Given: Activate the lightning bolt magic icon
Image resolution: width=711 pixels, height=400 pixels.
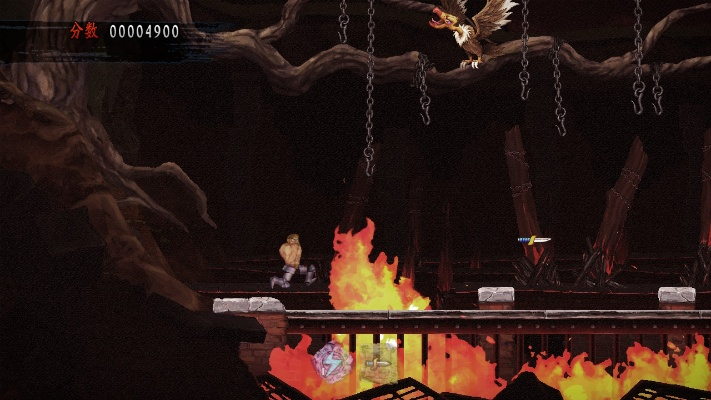Looking at the screenshot, I should 331,361.
